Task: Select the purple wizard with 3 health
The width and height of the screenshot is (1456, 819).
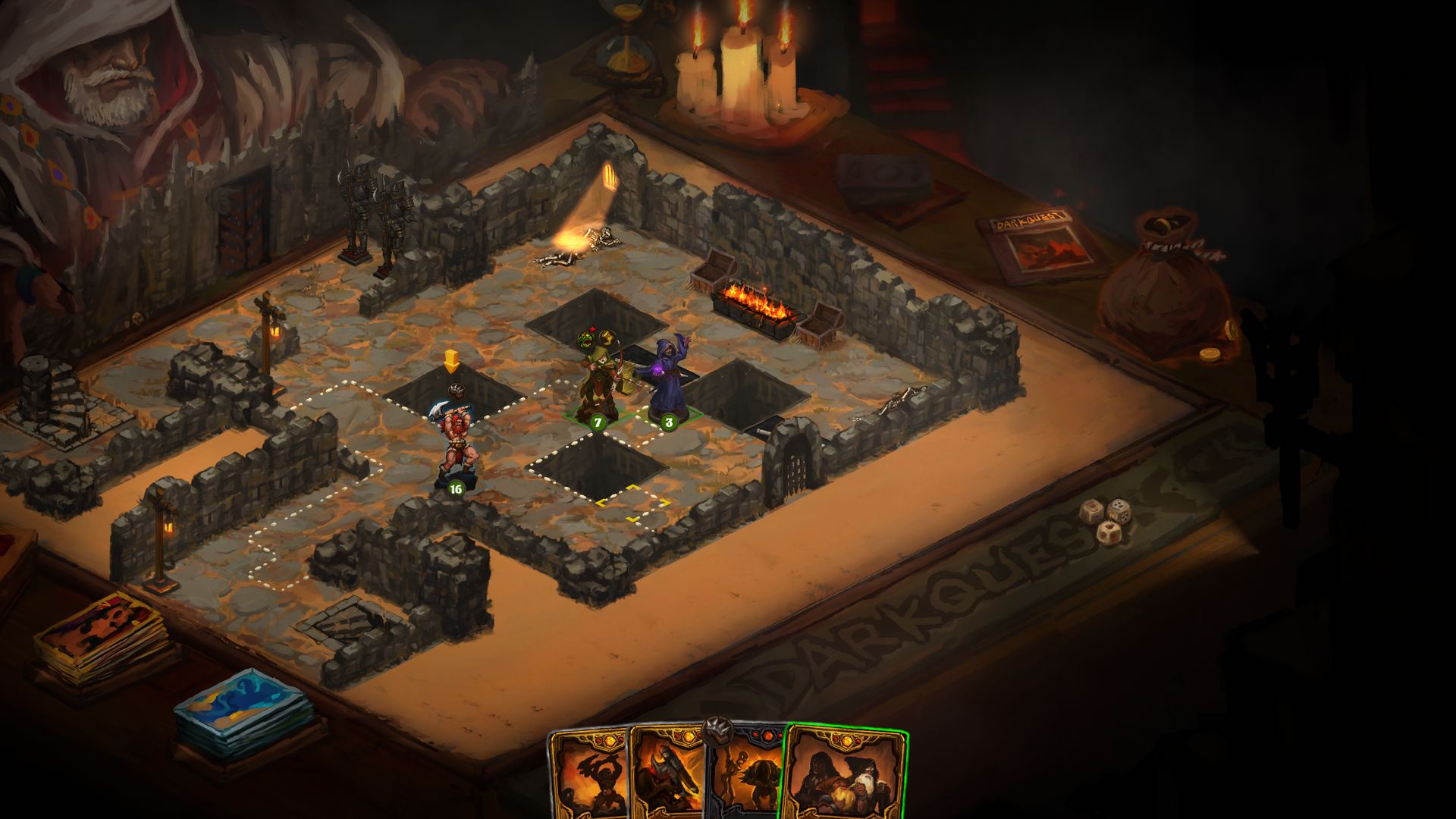Action: 669,383
